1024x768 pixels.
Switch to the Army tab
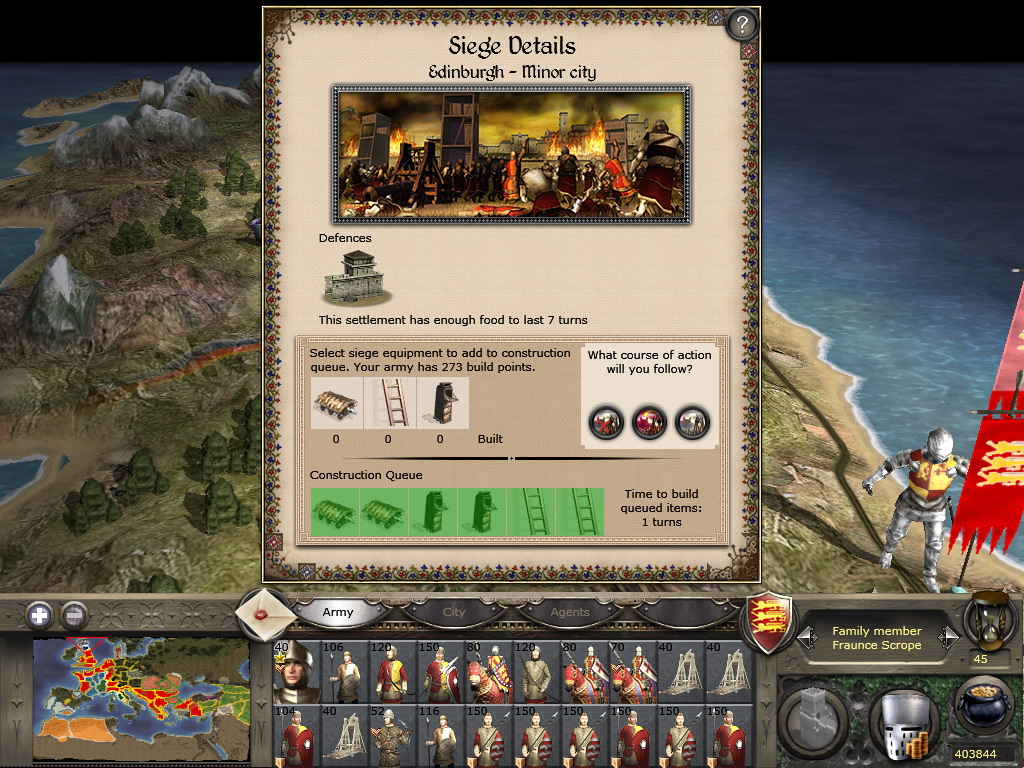338,612
